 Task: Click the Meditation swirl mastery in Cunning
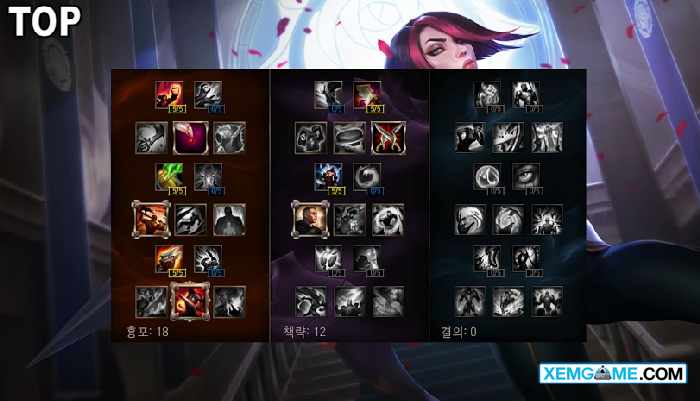pos(367,177)
